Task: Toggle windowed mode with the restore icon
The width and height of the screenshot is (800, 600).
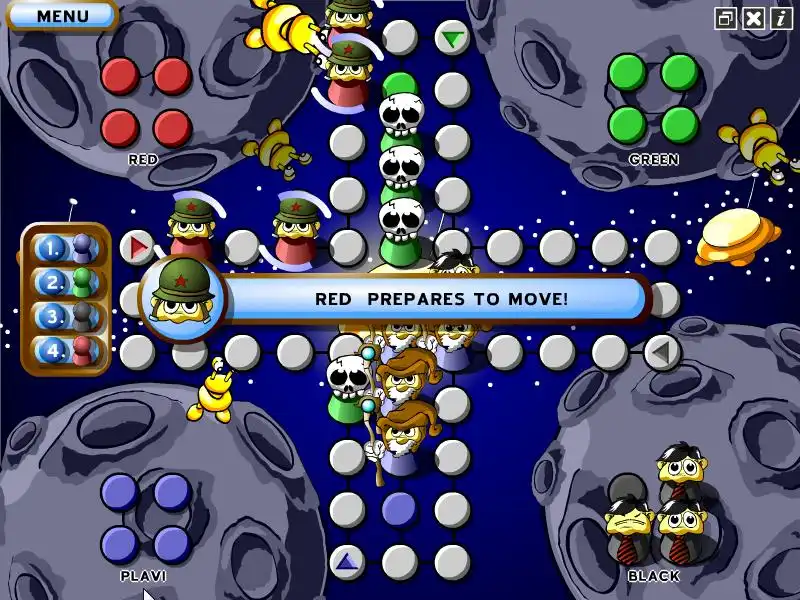Action: click(726, 18)
